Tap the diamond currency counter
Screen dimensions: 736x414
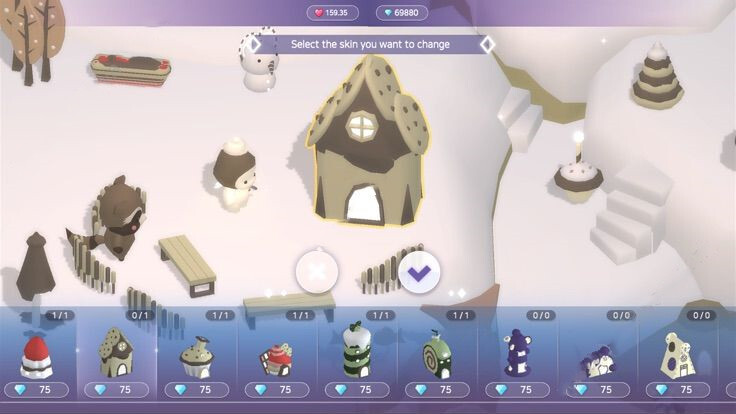click(402, 13)
